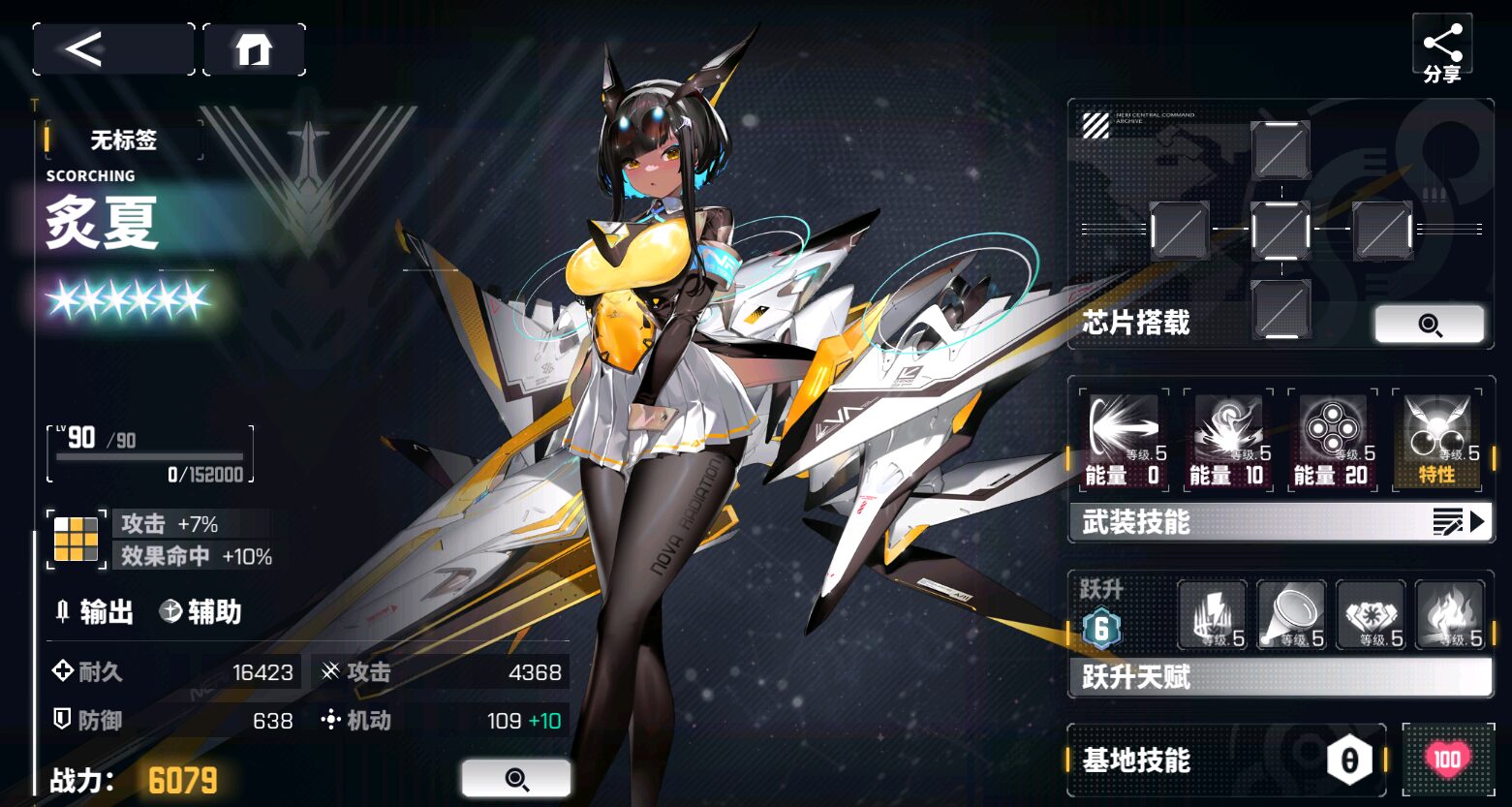The image size is (1512, 807).
Task: Go back using the arrow button
Action: 112,49
